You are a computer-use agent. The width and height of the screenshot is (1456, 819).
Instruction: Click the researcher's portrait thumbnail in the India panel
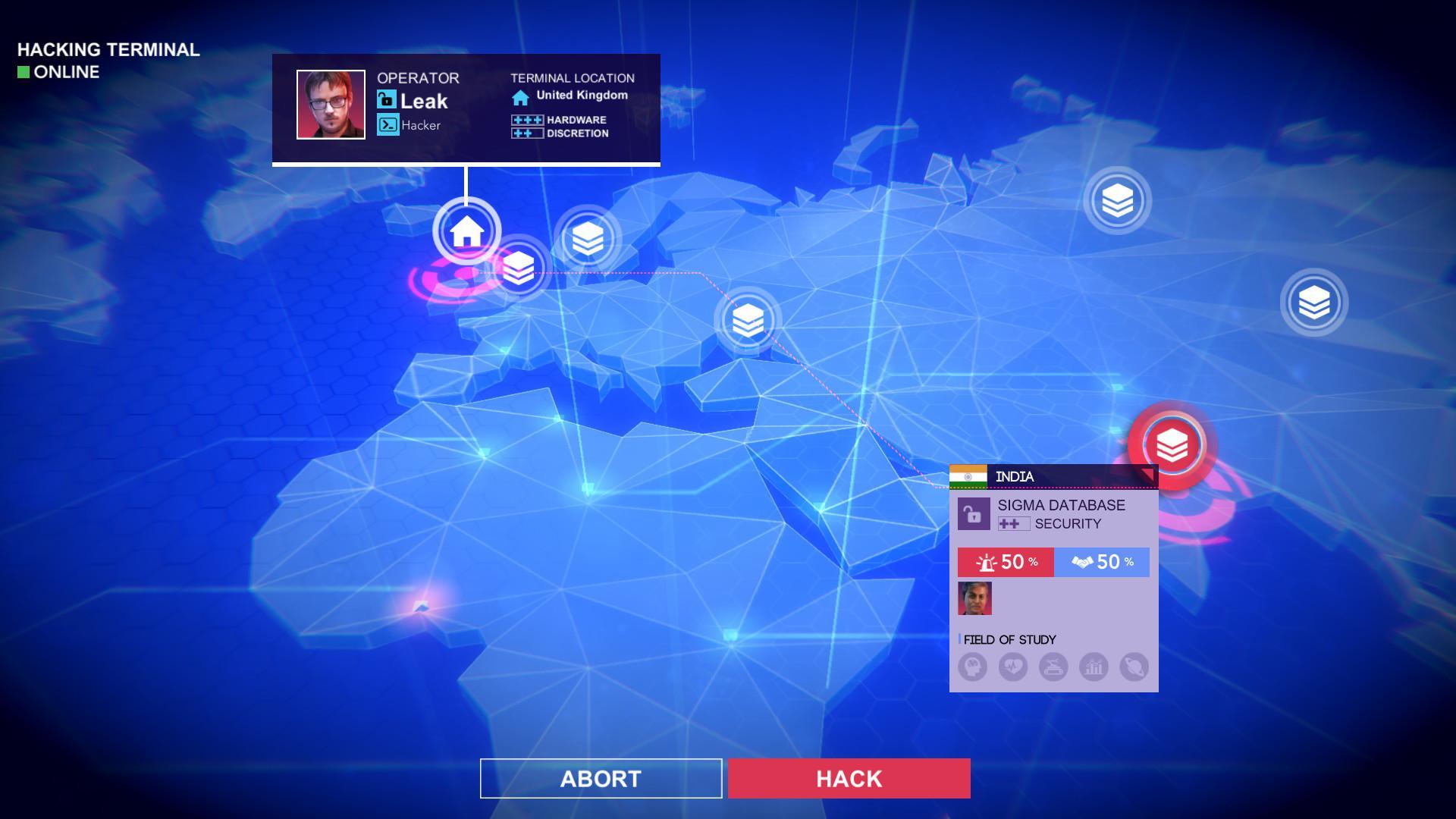point(974,600)
